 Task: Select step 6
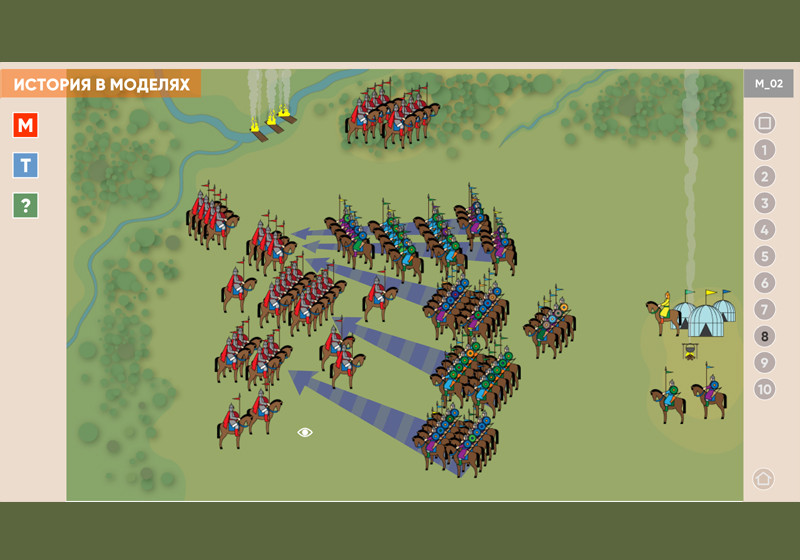click(x=765, y=283)
